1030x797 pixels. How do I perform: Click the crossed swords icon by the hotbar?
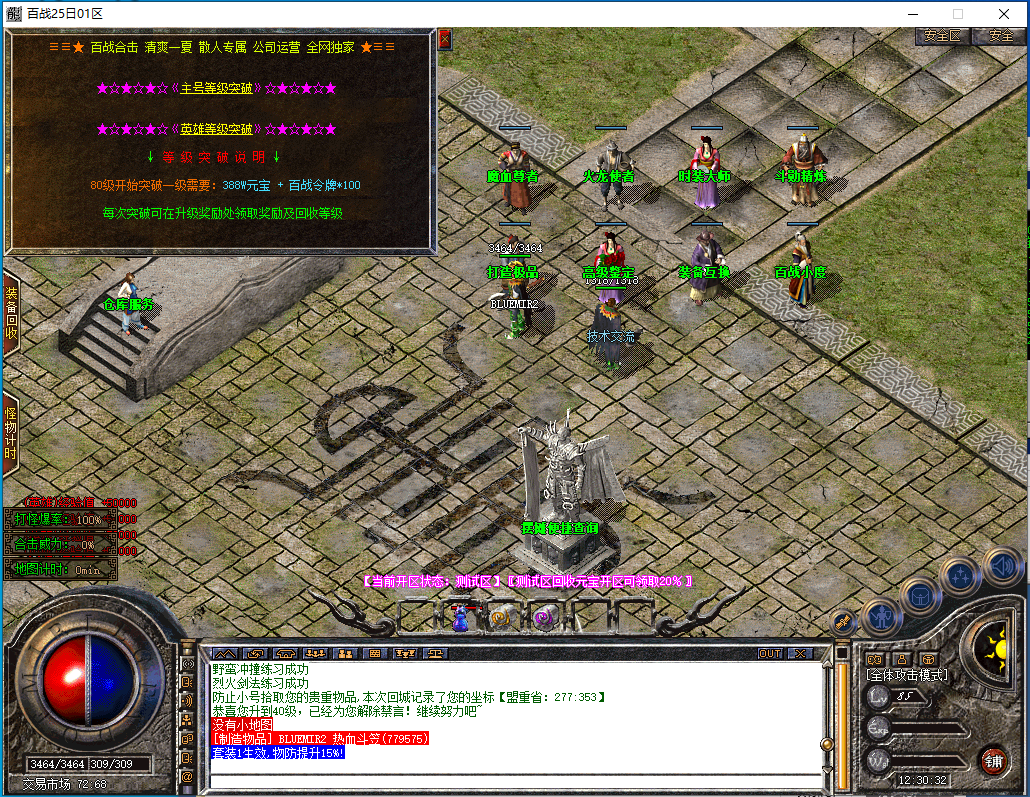pyautogui.click(x=842, y=622)
